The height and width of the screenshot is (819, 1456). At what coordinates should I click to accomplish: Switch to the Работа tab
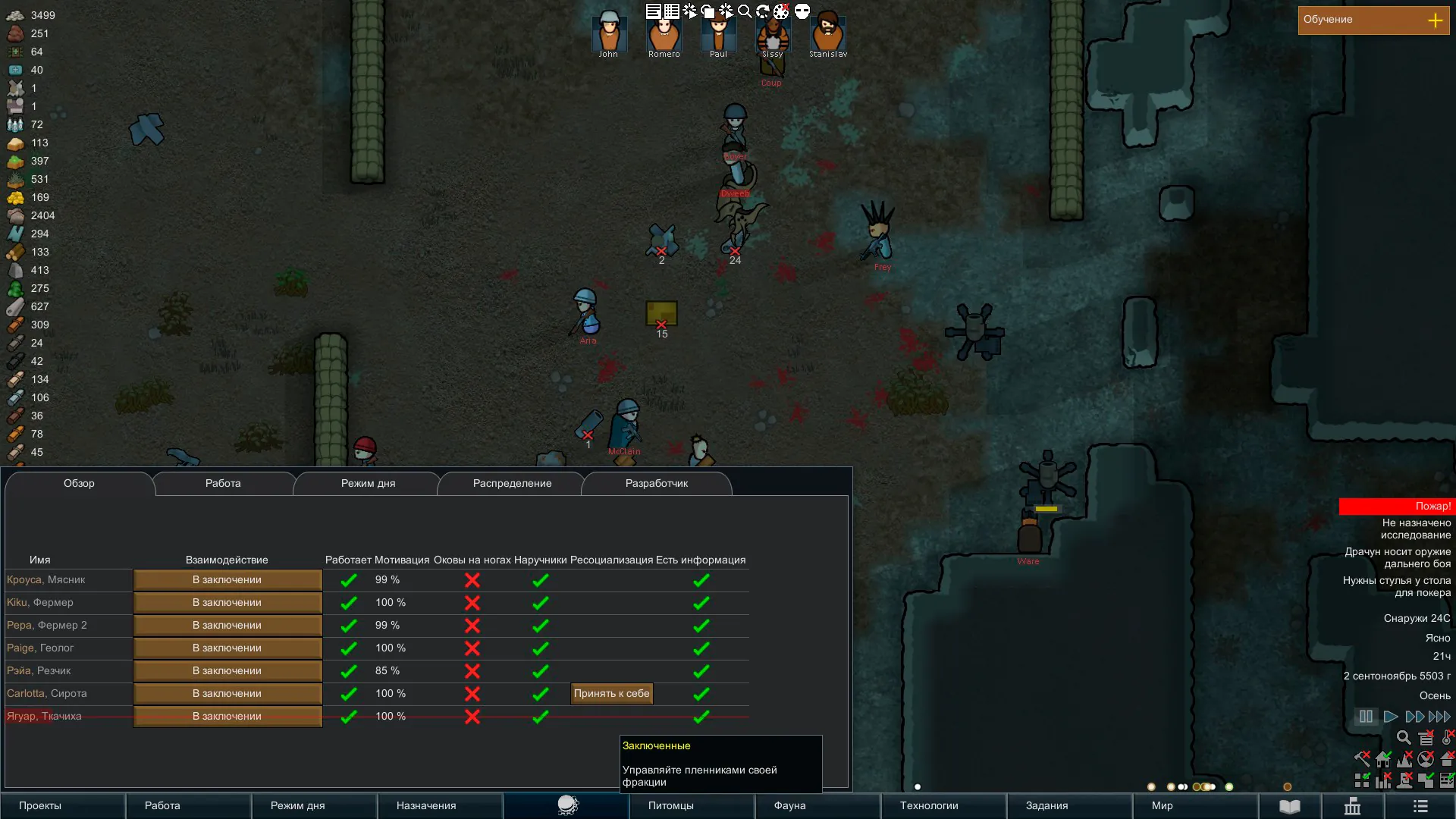coord(223,484)
